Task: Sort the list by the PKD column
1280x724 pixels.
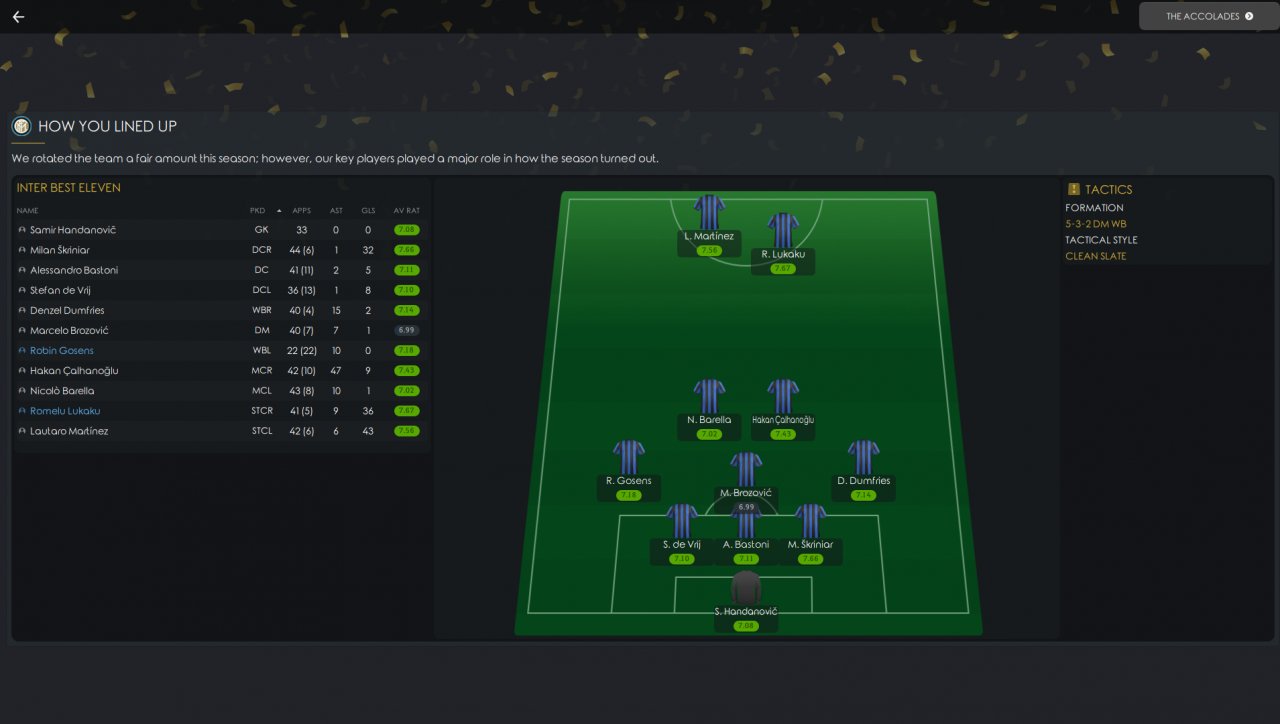Action: click(x=258, y=211)
